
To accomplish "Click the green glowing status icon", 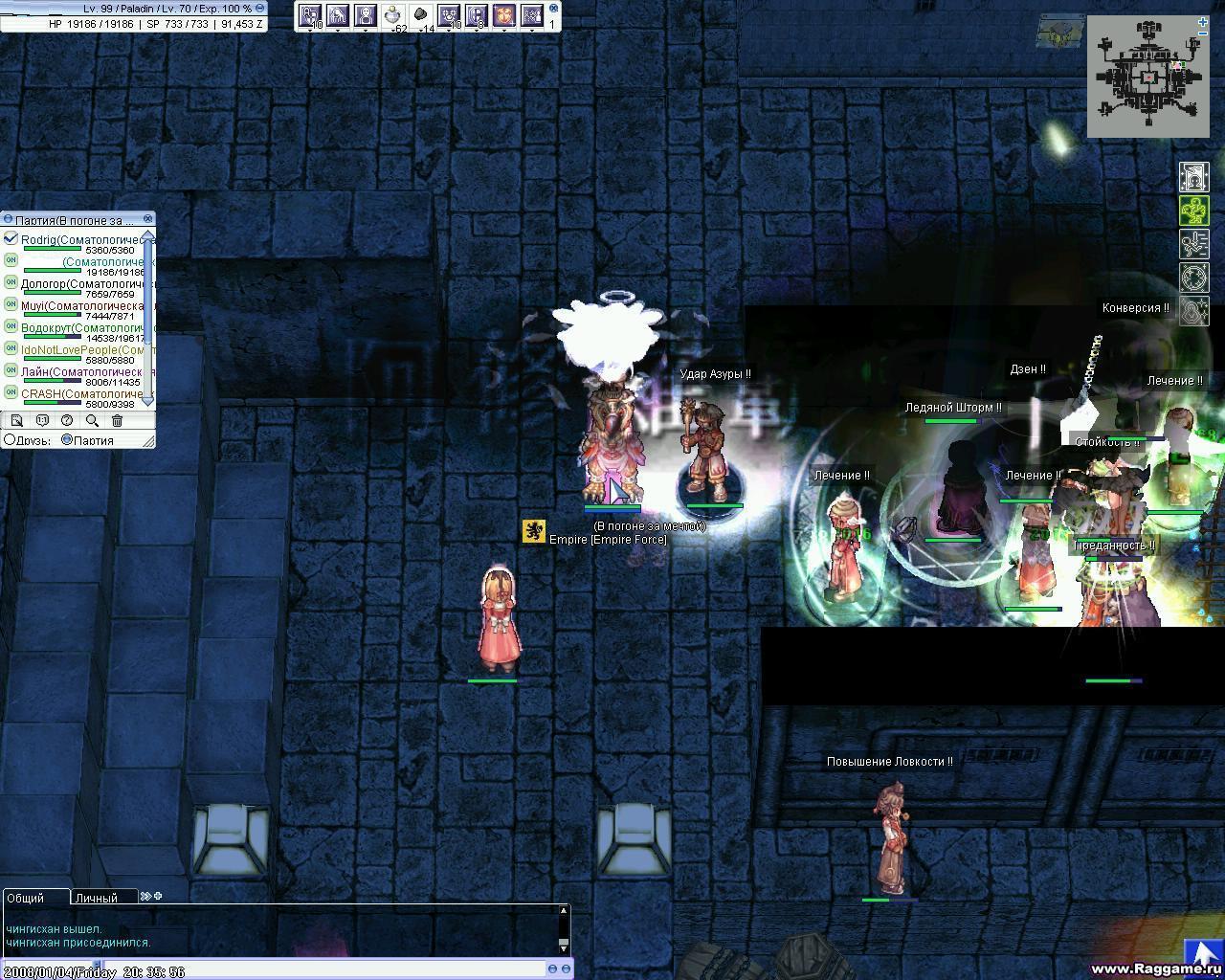I will (x=1194, y=211).
